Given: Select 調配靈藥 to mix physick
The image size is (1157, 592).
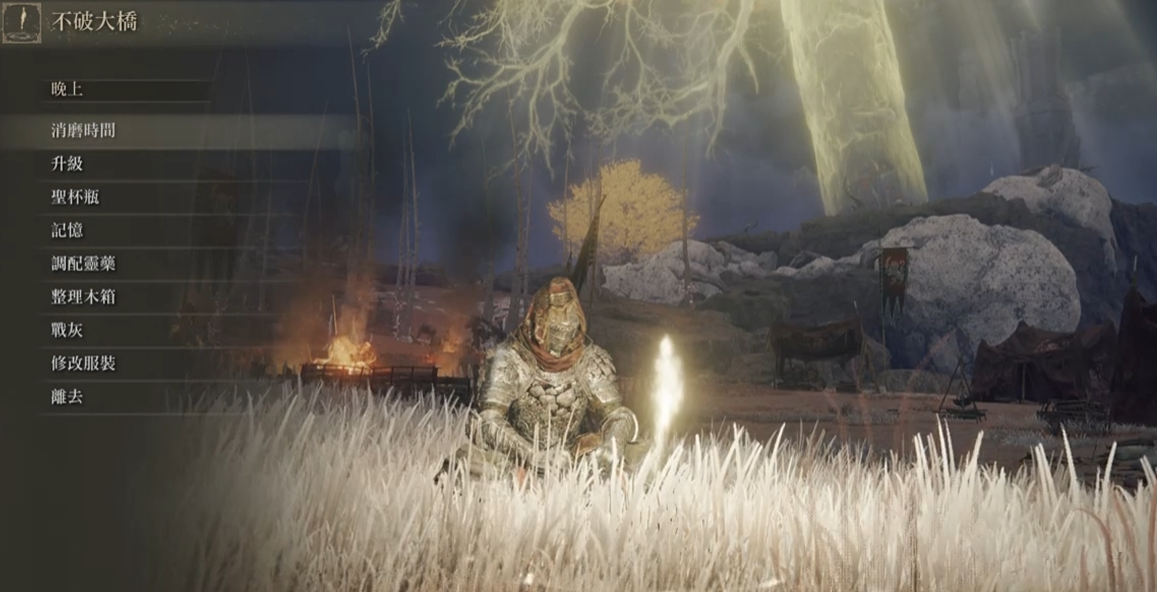Looking at the screenshot, I should [x=84, y=264].
